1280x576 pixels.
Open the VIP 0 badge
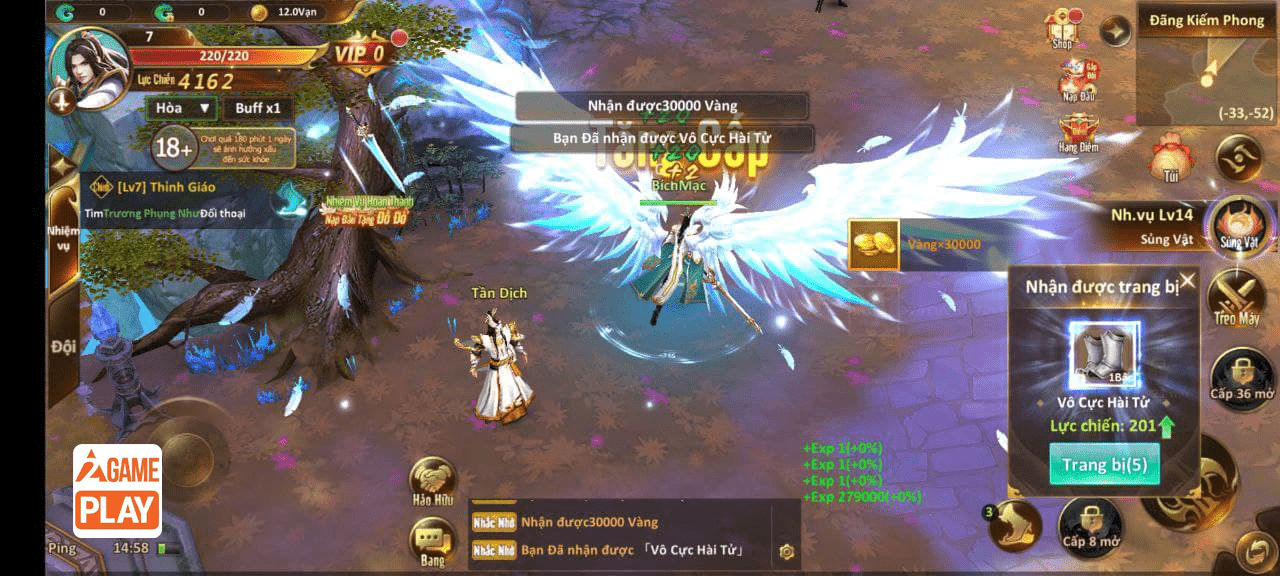pos(360,53)
